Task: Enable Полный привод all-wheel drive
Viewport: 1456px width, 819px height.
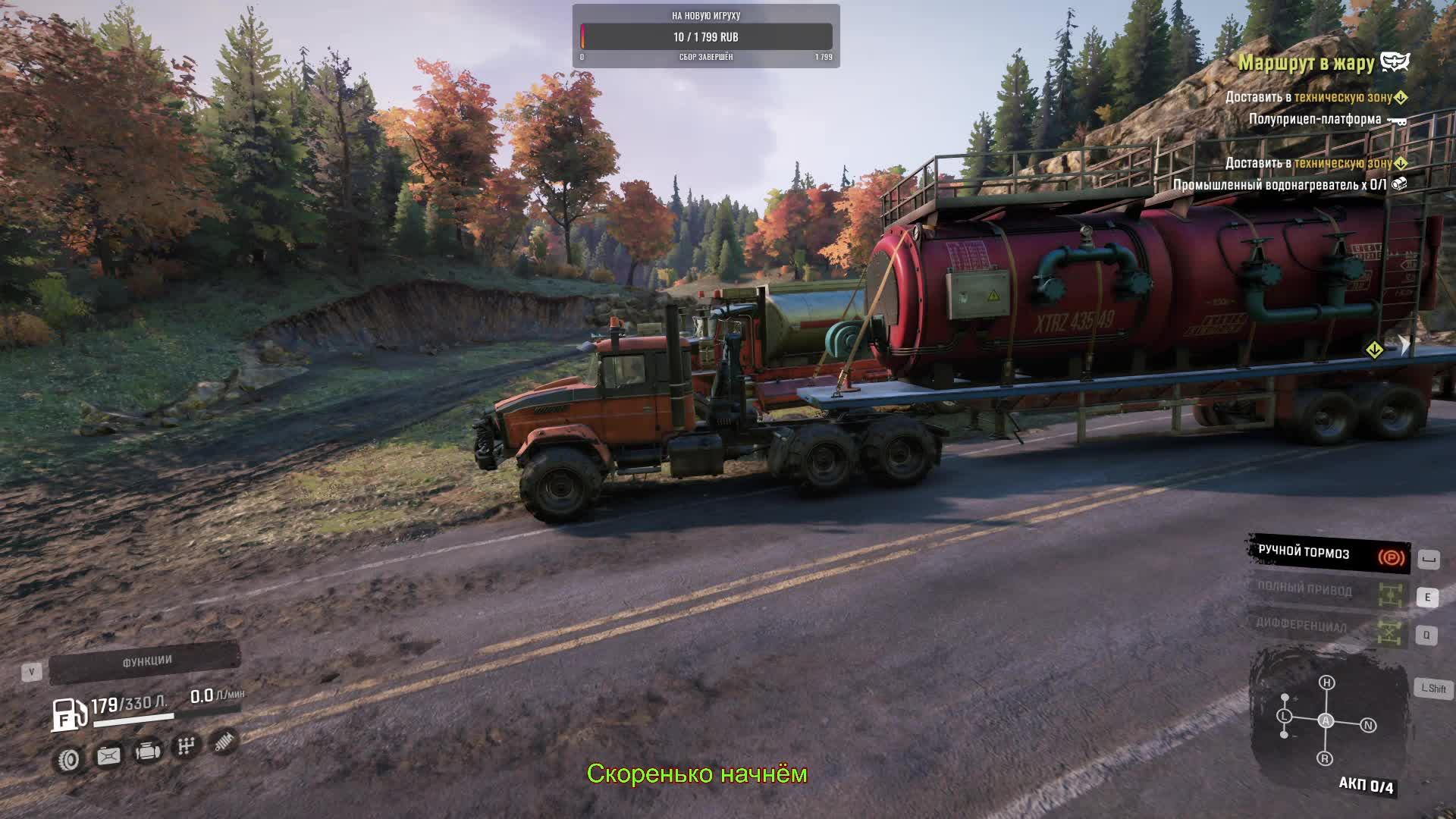Action: pyautogui.click(x=1329, y=591)
